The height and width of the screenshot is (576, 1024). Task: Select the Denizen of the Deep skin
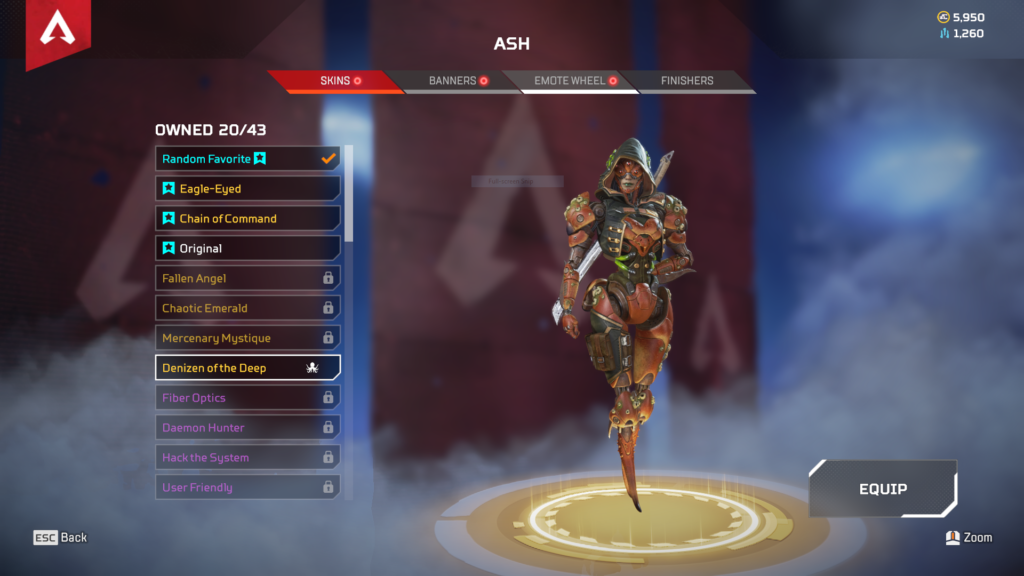click(x=247, y=368)
